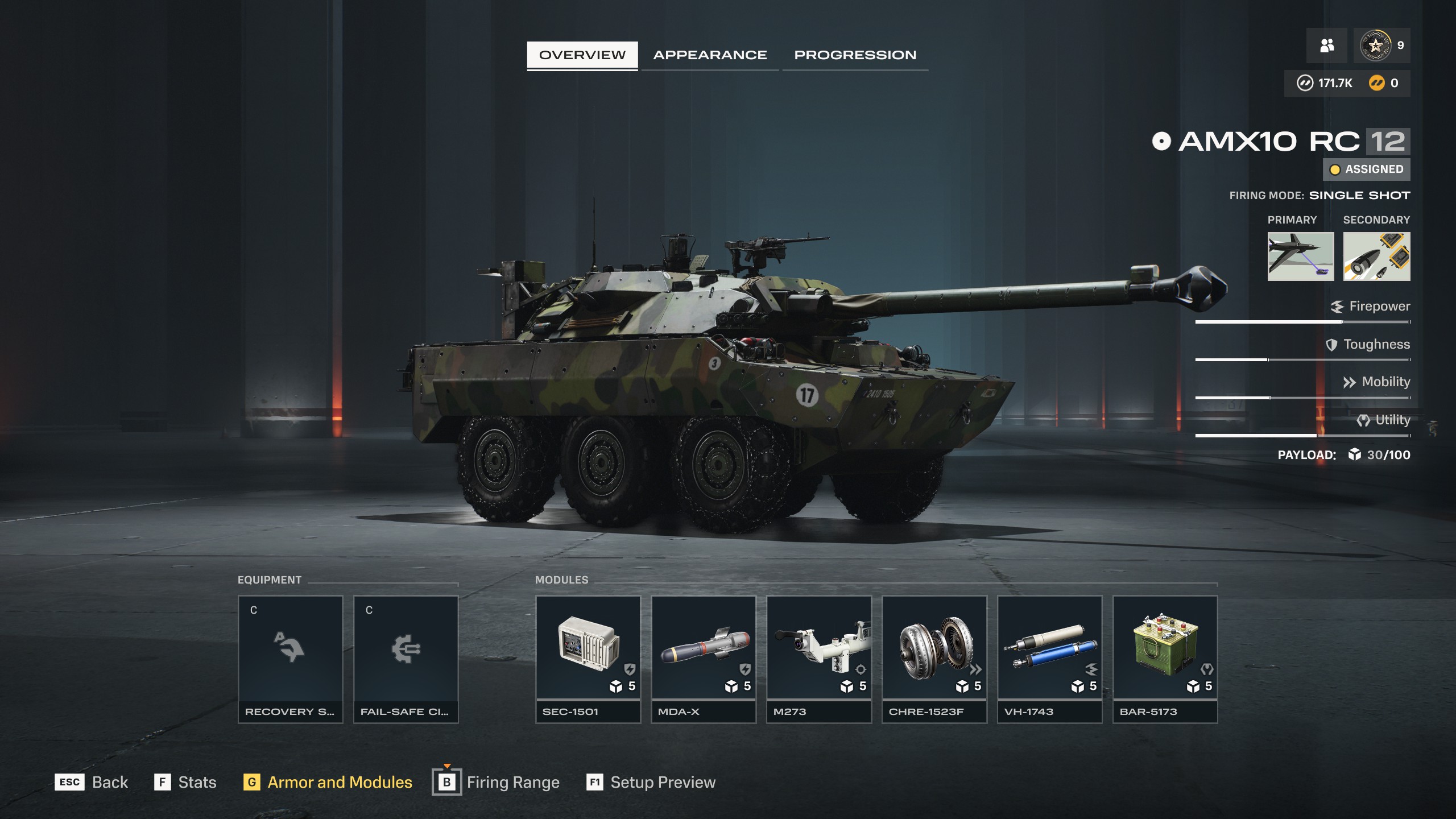Viewport: 1456px width, 819px height.
Task: Select the Overview tab
Action: point(582,55)
